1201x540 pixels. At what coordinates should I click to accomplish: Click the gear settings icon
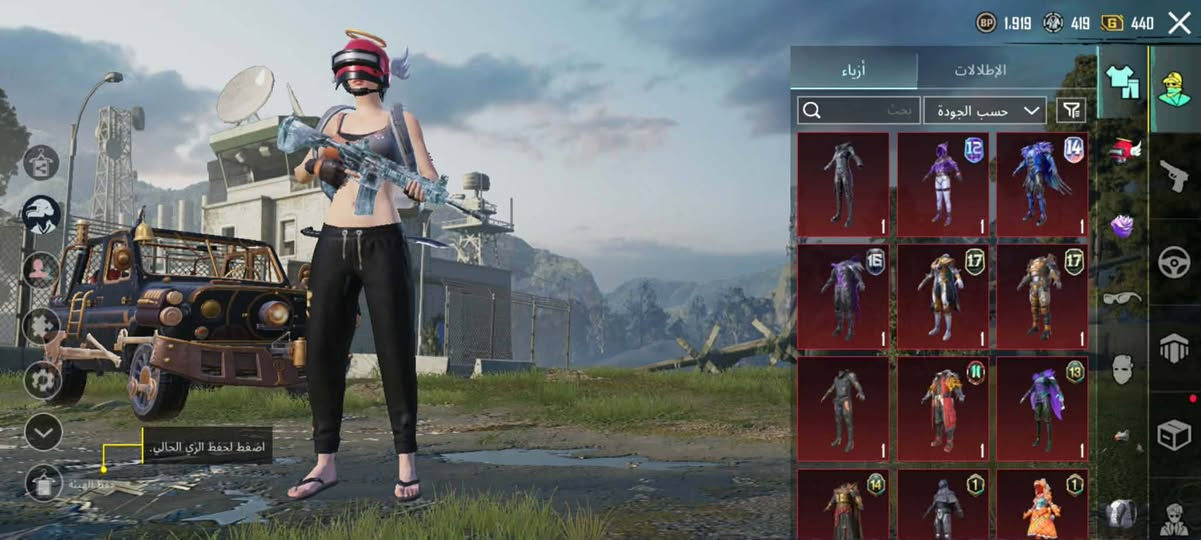point(43,380)
